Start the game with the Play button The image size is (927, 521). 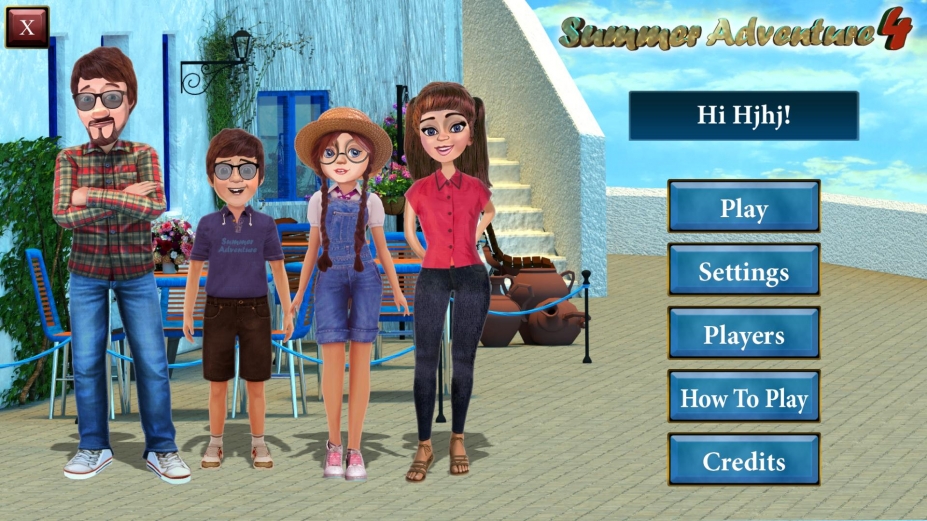(x=743, y=207)
